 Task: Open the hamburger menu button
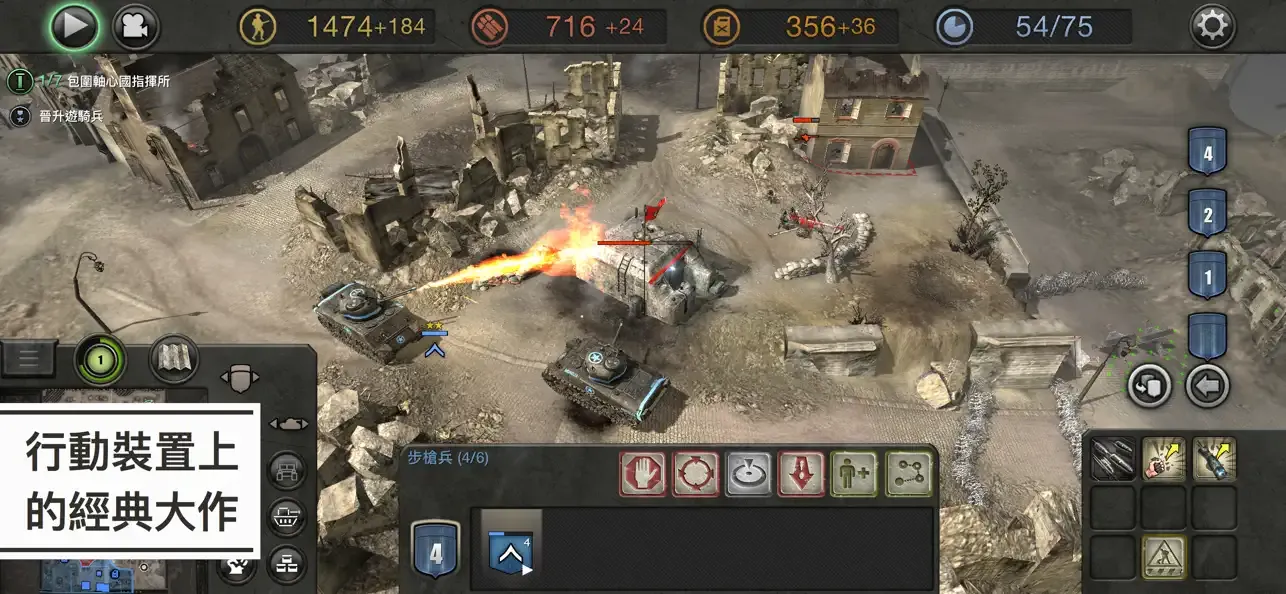pyautogui.click(x=27, y=358)
